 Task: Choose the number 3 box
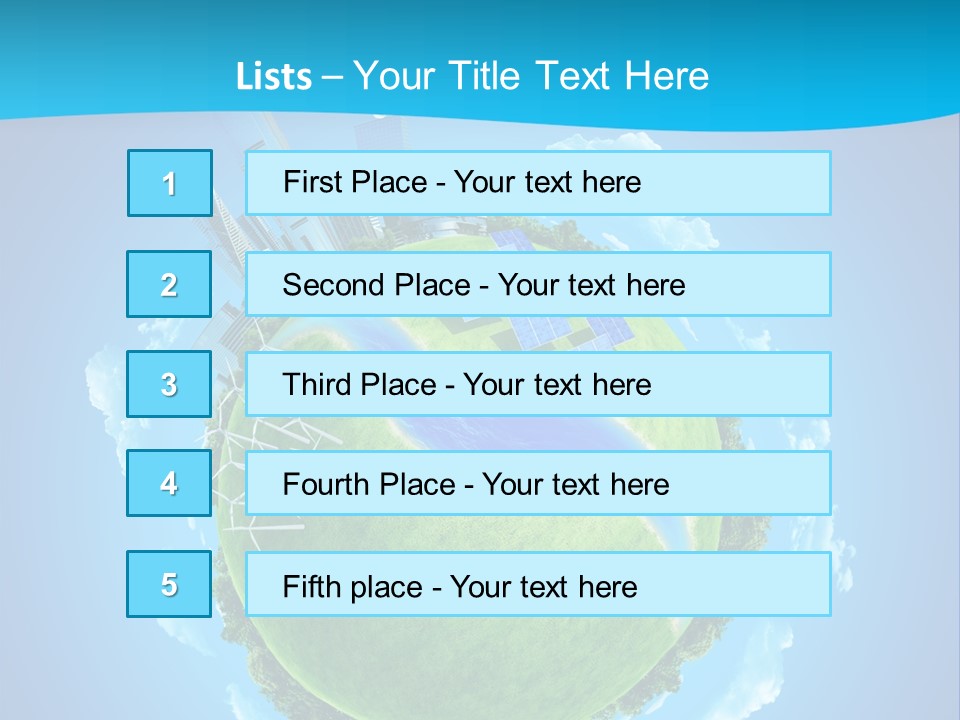[170, 384]
